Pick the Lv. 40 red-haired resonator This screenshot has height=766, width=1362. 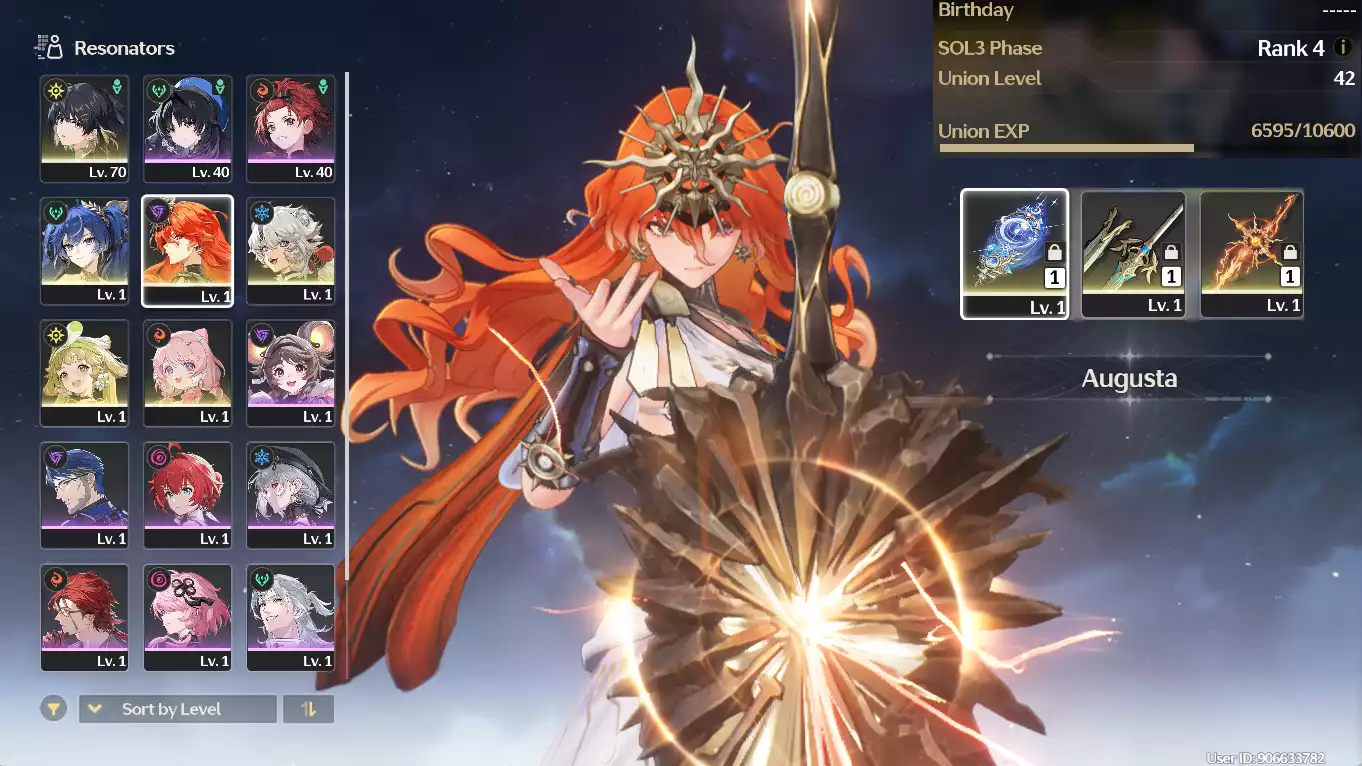pyautogui.click(x=290, y=128)
